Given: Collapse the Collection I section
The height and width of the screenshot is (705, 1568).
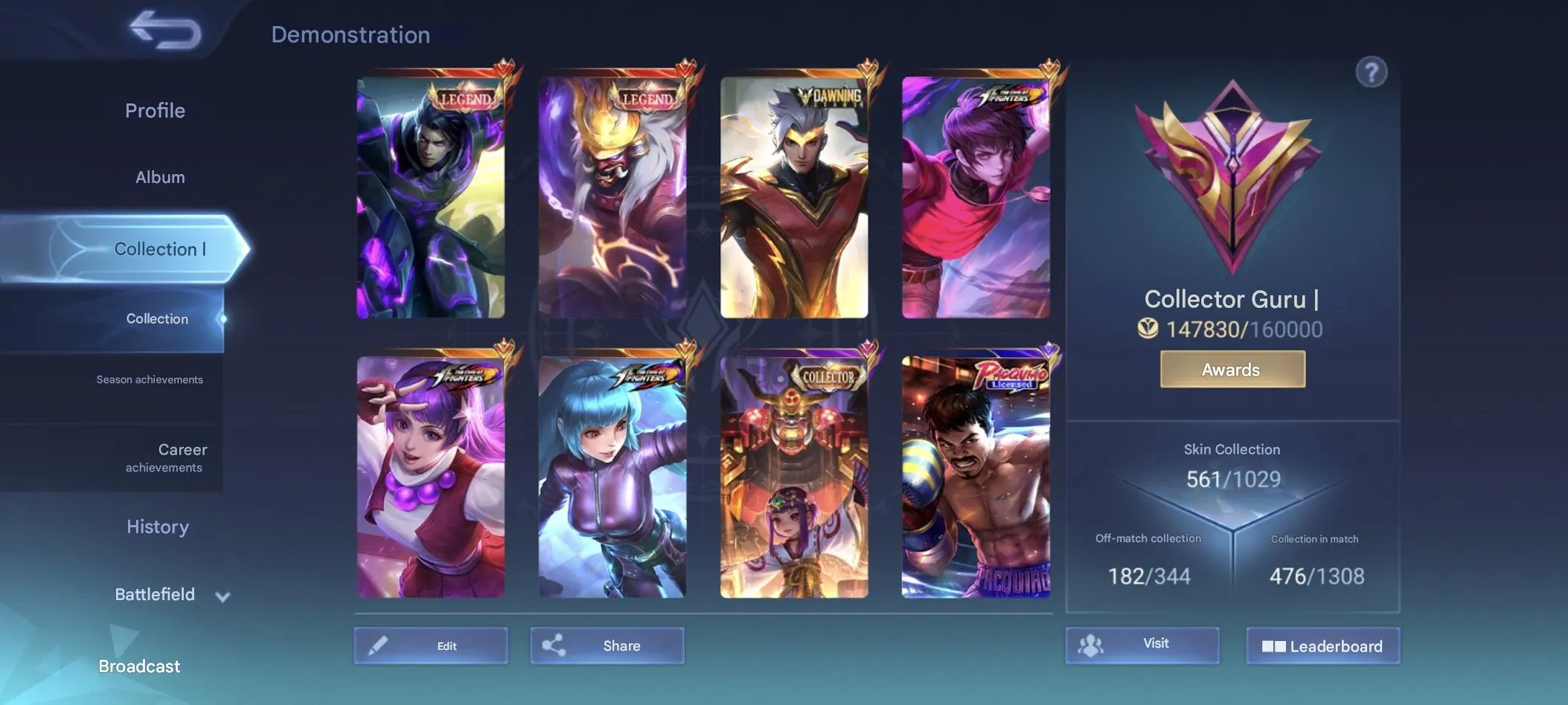Looking at the screenshot, I should (160, 249).
